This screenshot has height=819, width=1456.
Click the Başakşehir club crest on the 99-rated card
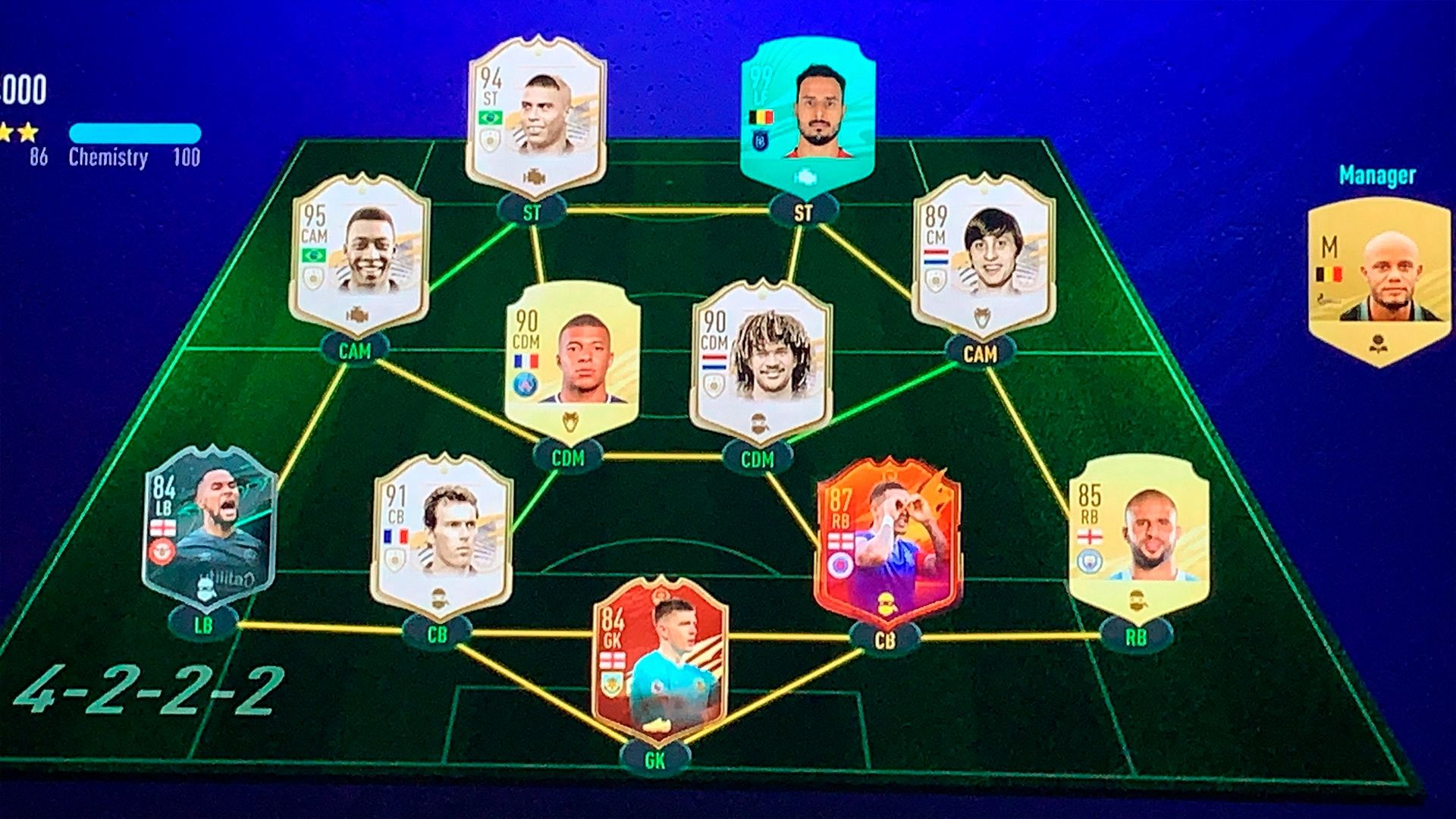760,140
